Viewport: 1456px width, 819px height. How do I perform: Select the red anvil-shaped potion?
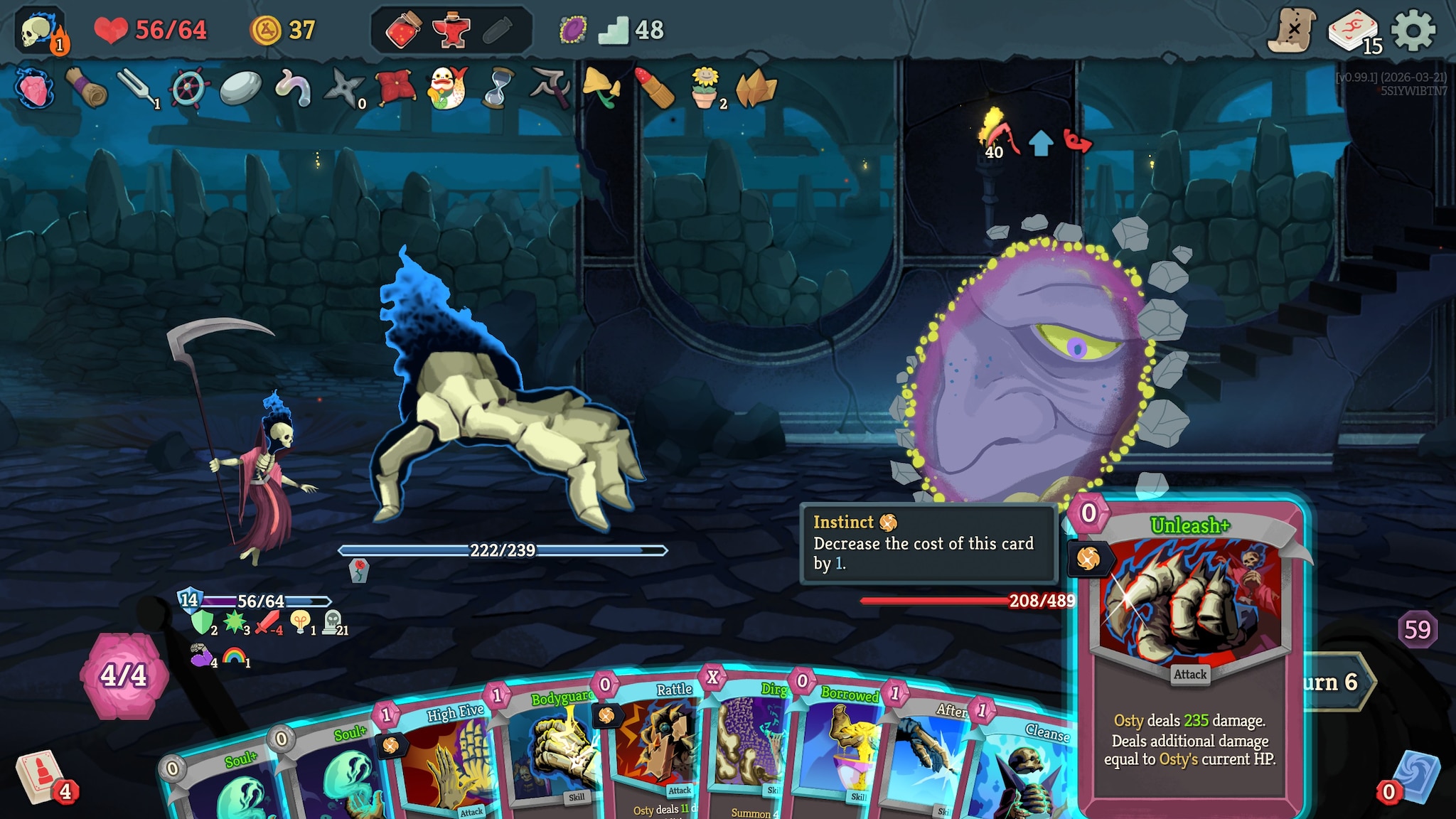tap(451, 31)
